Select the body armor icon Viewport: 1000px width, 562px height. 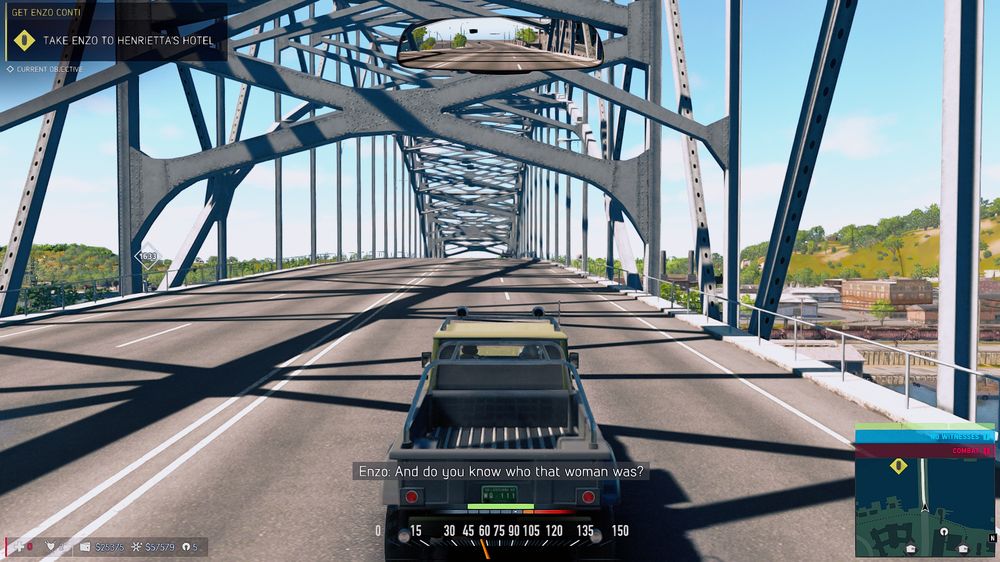pos(49,547)
